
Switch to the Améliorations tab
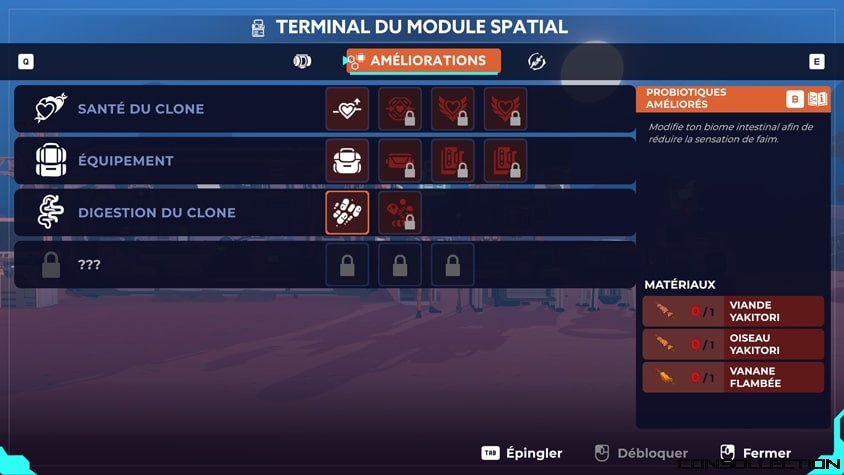423,61
